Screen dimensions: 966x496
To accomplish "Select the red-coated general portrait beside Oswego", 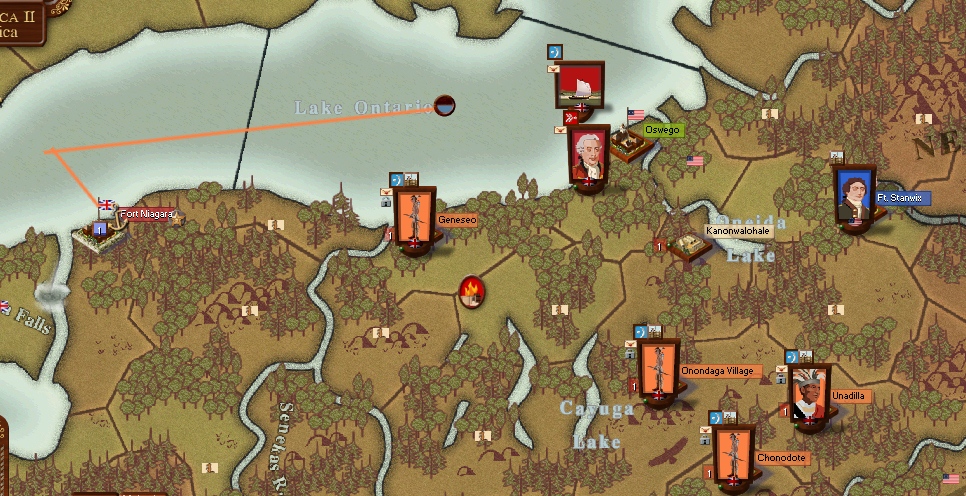I will (x=589, y=156).
